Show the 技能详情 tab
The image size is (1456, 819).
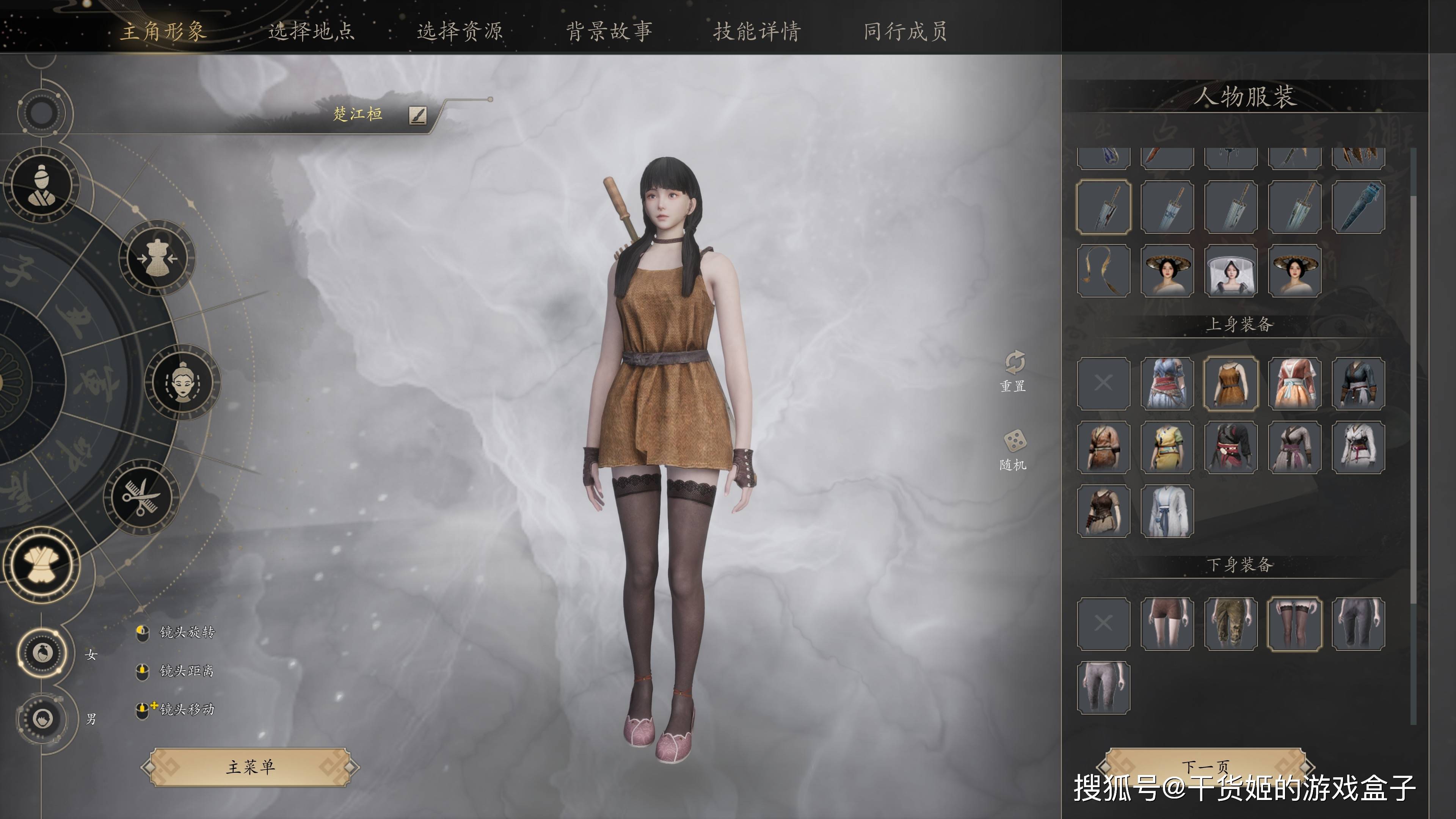pyautogui.click(x=758, y=31)
